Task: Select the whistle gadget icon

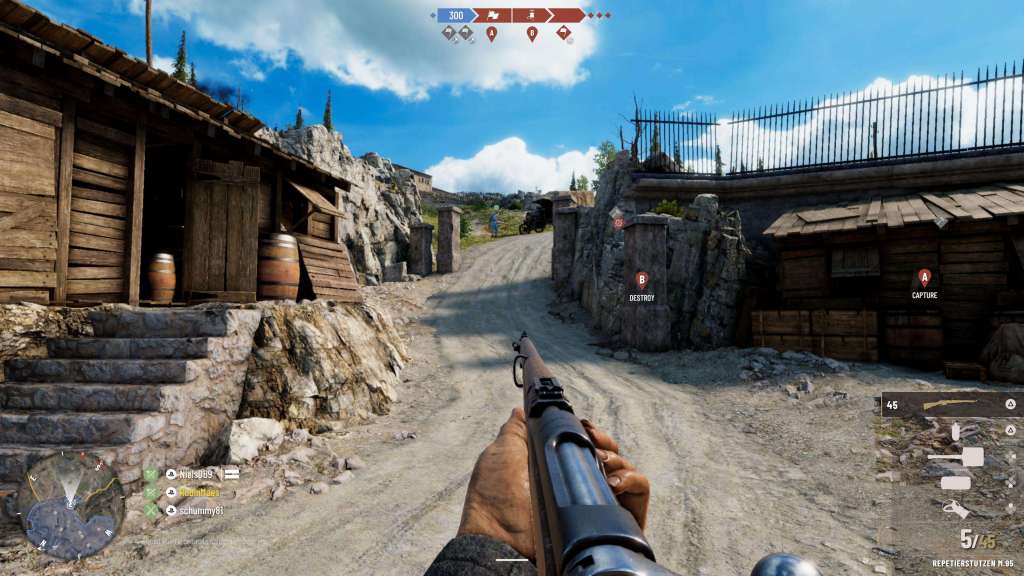Action: [957, 509]
